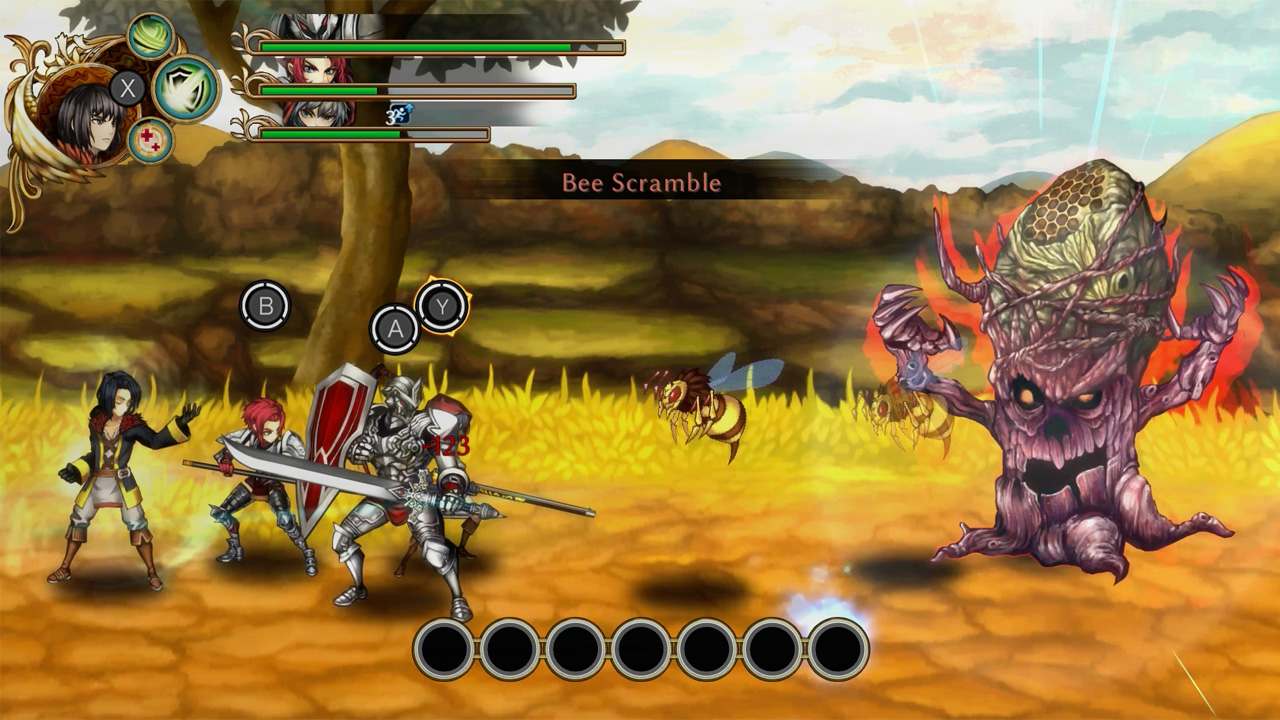The width and height of the screenshot is (1280, 720).
Task: Click the second character's health gauge
Action: (x=420, y=89)
